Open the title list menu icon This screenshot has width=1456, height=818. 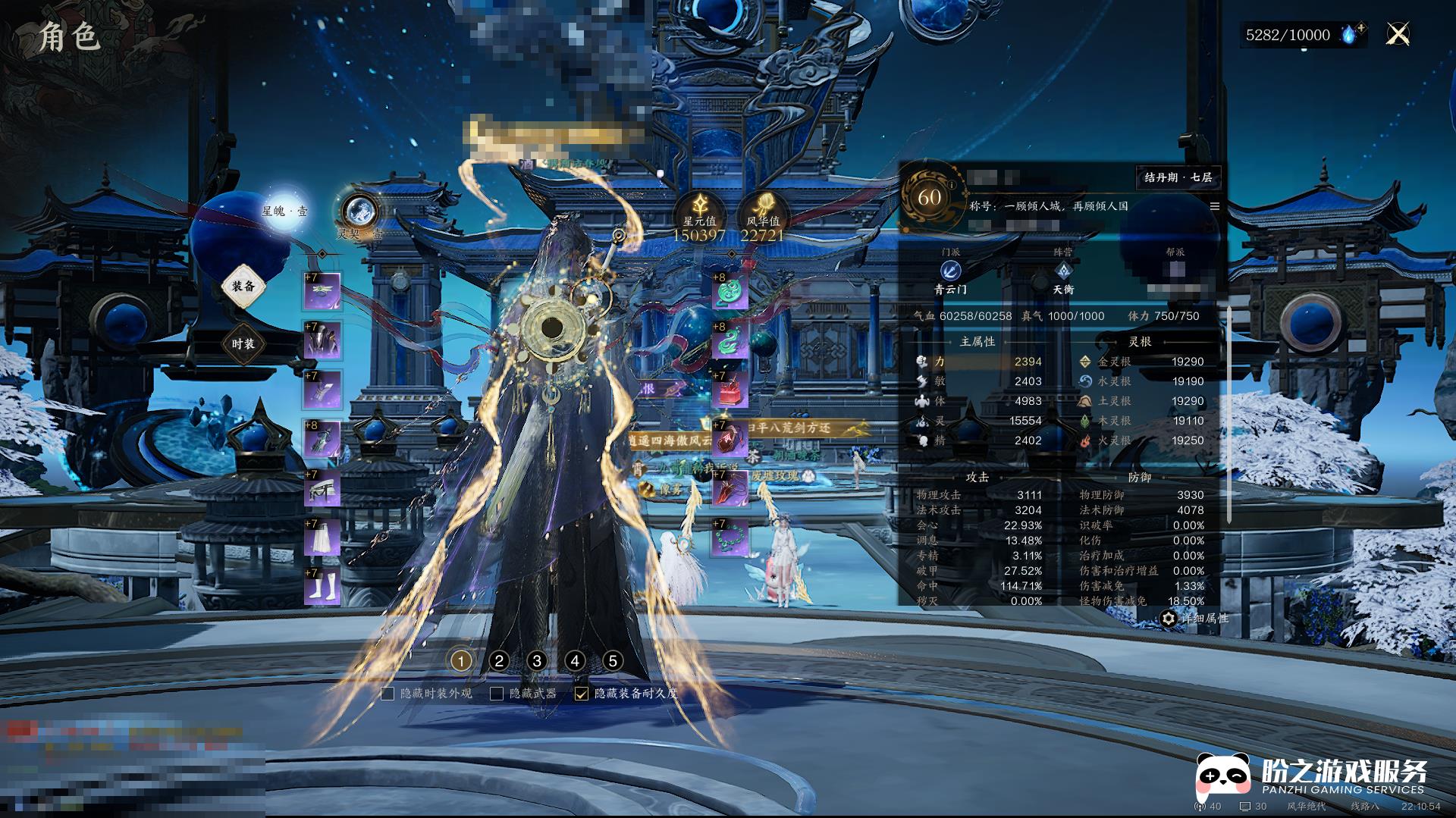(1214, 206)
